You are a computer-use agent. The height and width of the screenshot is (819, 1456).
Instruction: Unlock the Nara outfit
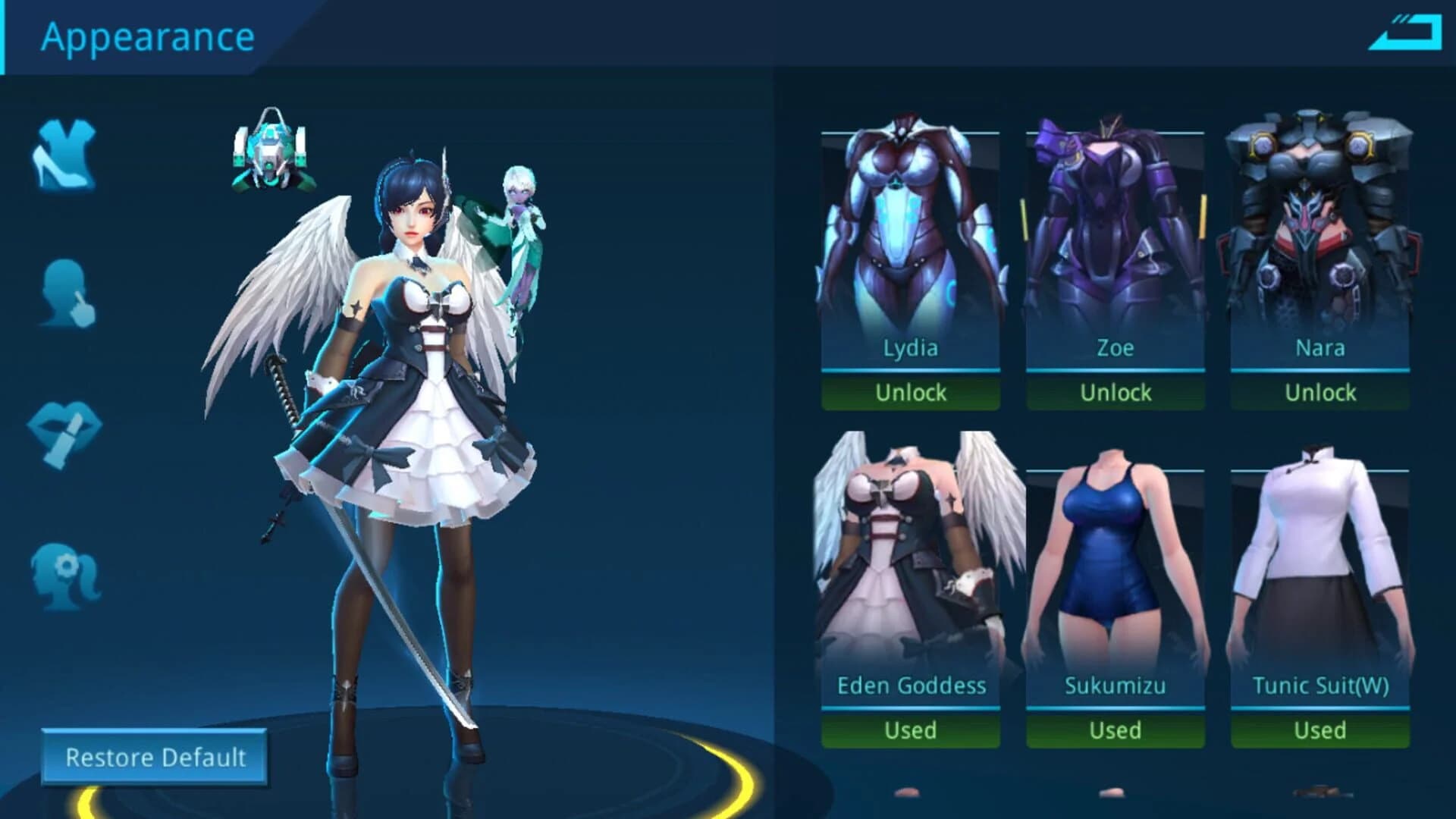click(1319, 392)
